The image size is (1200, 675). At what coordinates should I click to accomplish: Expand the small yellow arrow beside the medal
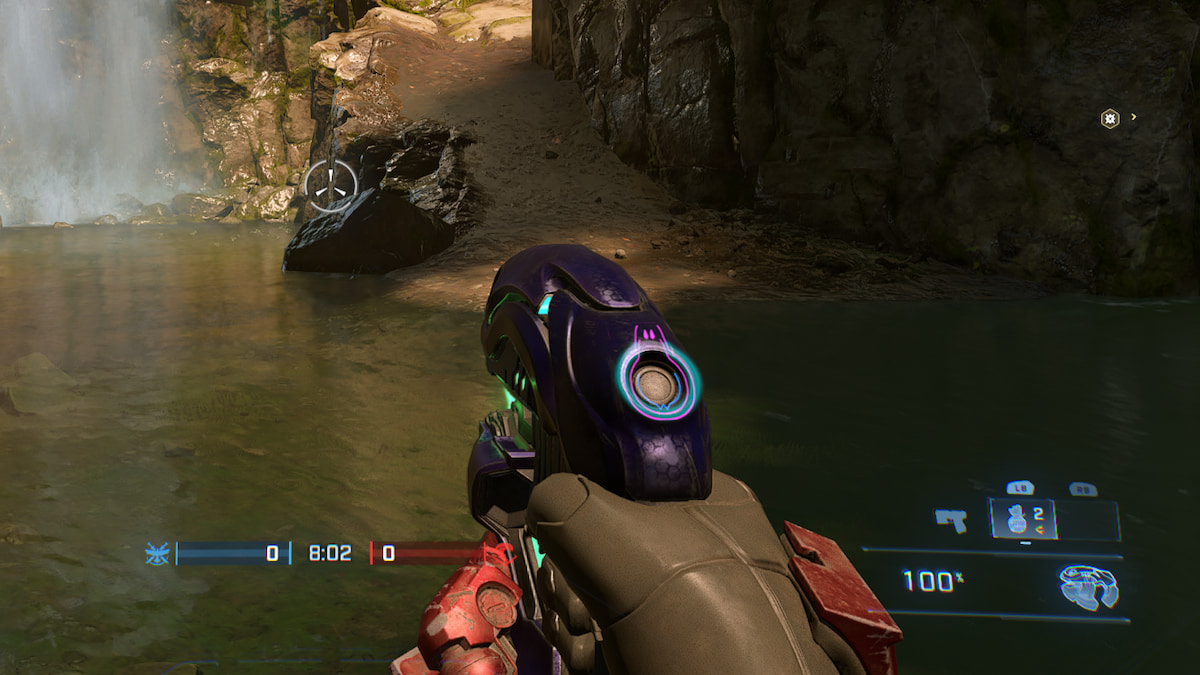coord(1133,117)
